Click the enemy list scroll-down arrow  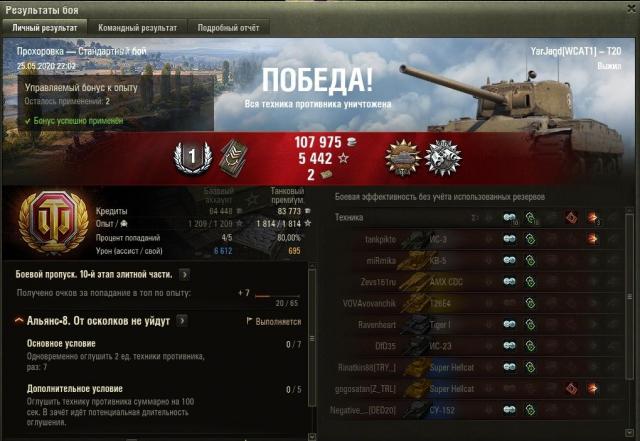pos(631,434)
